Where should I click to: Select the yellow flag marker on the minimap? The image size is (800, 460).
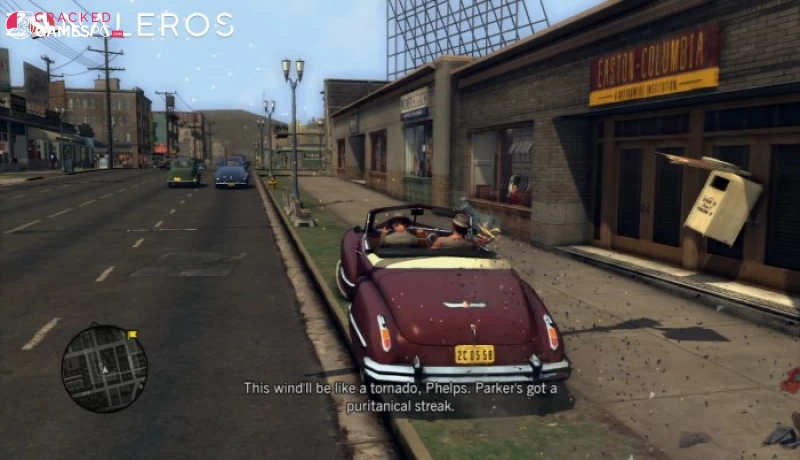click(132, 334)
